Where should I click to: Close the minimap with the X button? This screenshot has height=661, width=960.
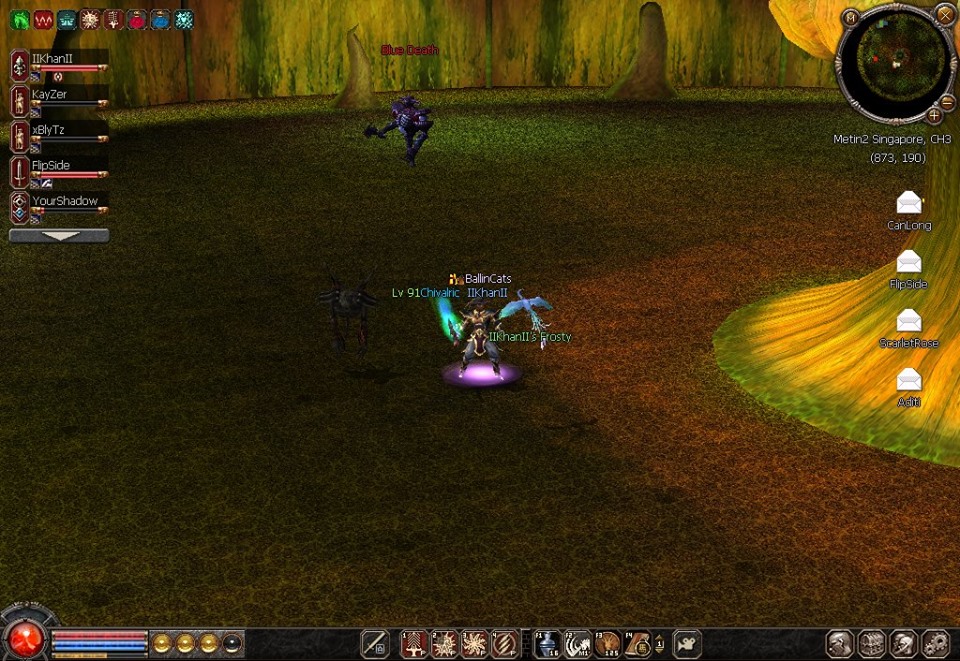click(944, 14)
